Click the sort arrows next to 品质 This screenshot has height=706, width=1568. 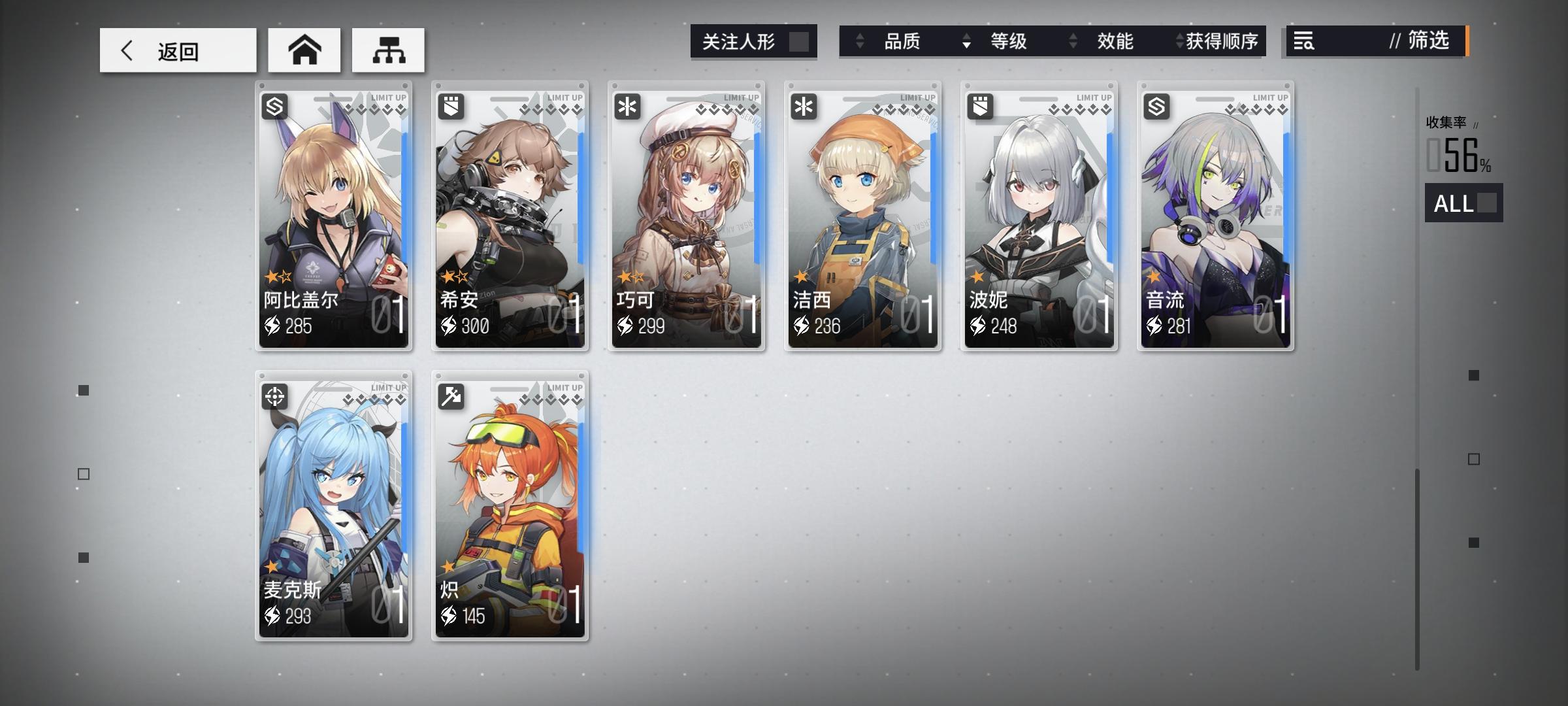point(861,41)
